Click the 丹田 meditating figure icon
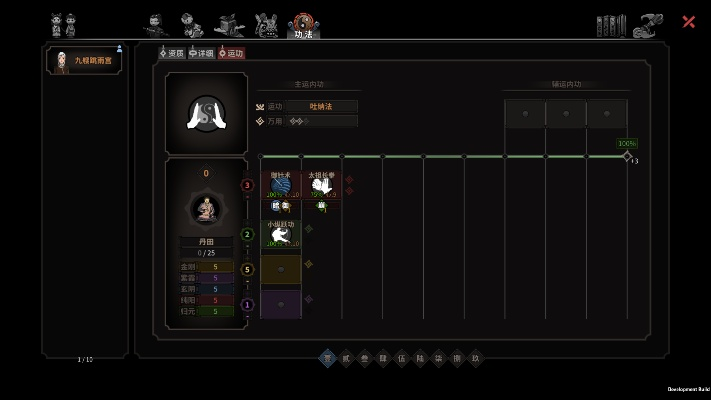Viewport: 711px width, 400px height. click(205, 209)
